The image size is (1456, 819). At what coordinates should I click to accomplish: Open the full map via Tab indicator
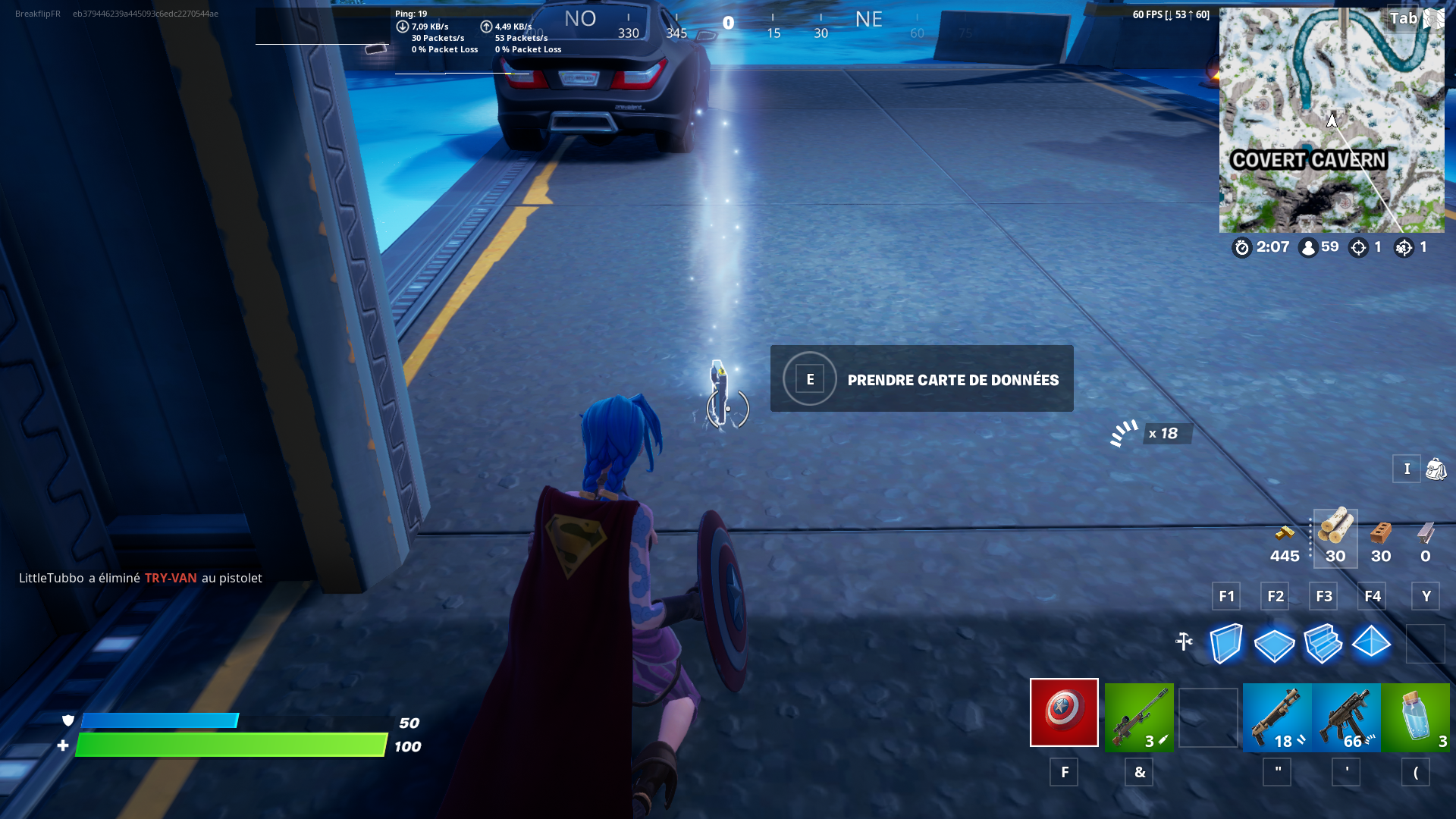click(x=1404, y=18)
